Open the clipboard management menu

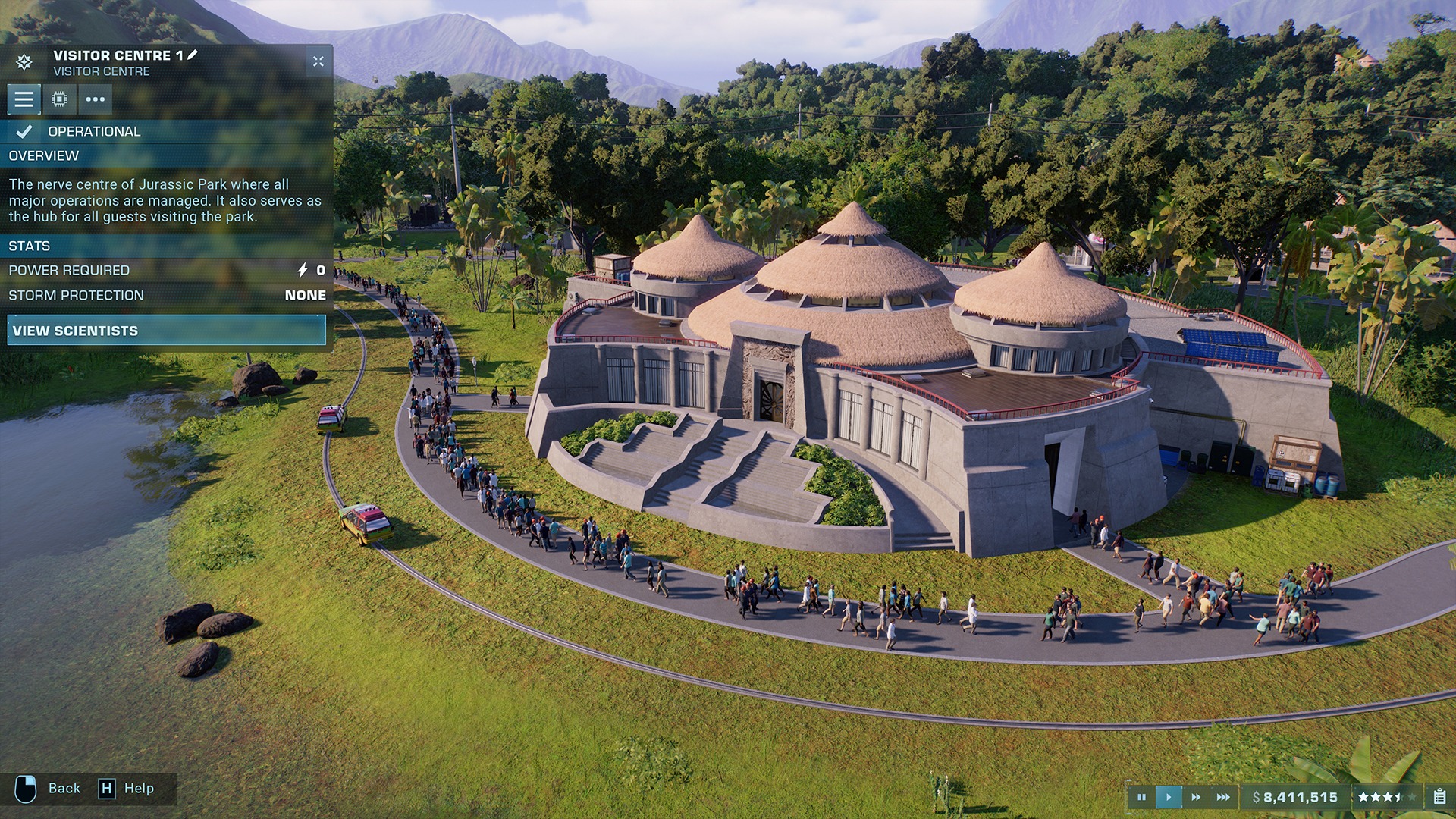point(1439,797)
